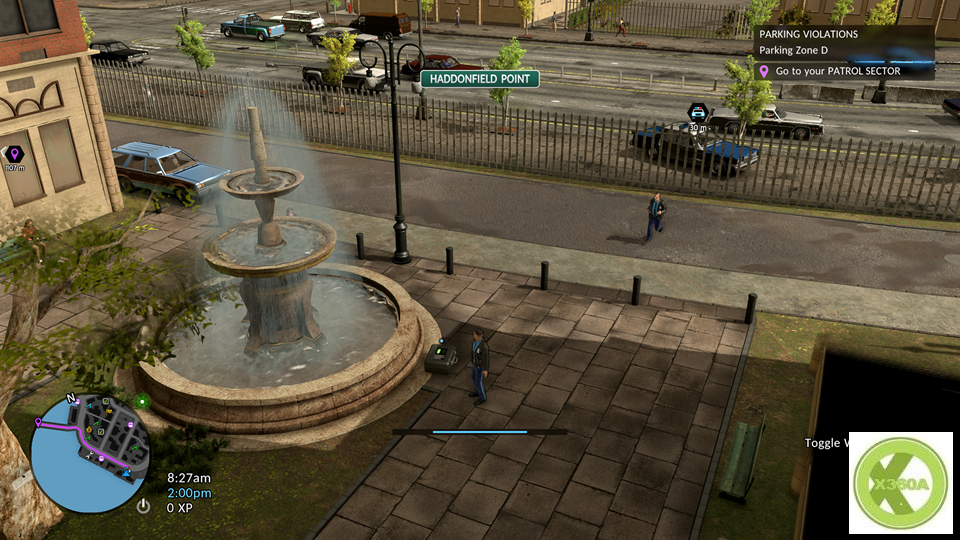960x540 pixels.
Task: Select the patrol car waypoint marker icon
Action: [x=697, y=112]
